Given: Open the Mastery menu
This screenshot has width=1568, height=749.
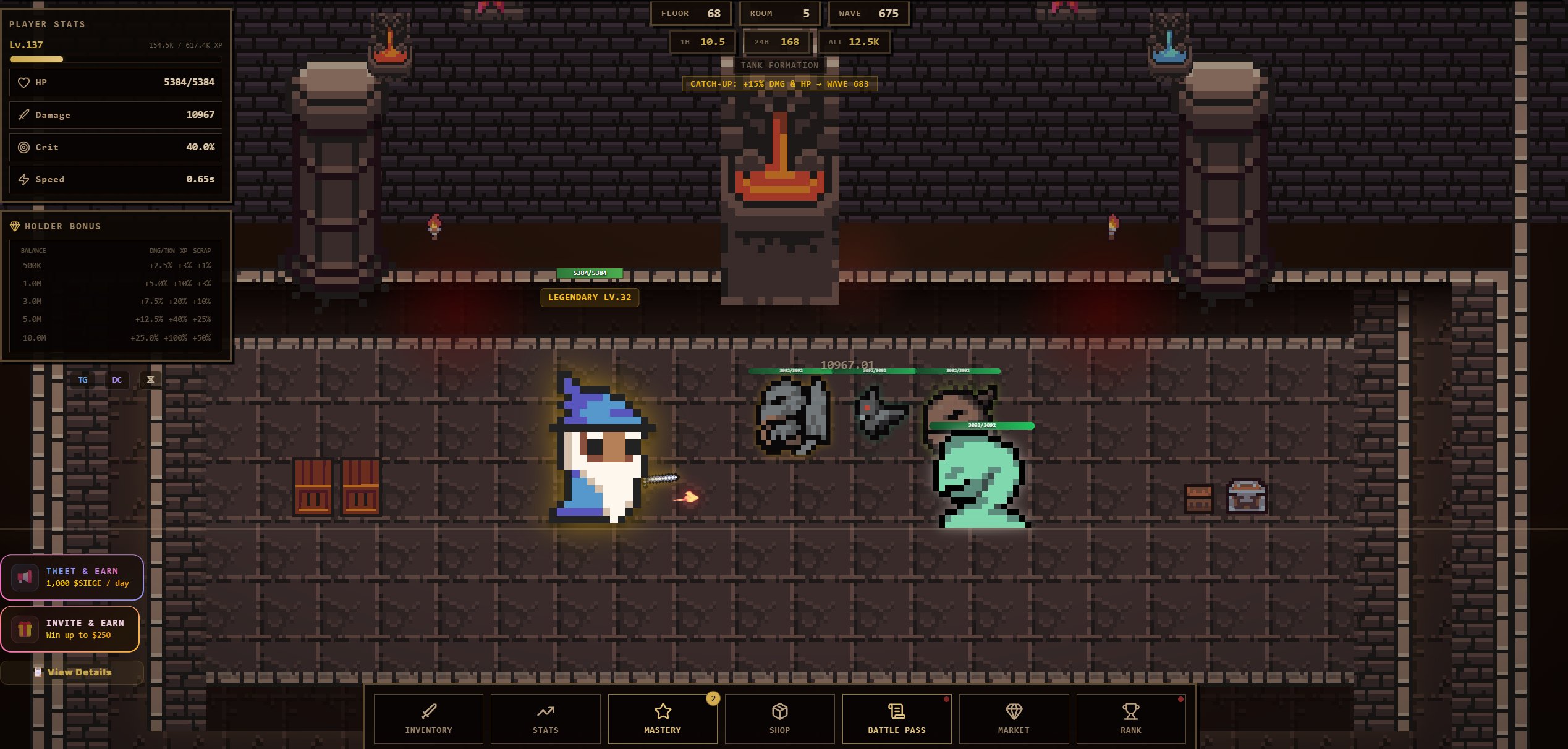Looking at the screenshot, I should point(663,718).
